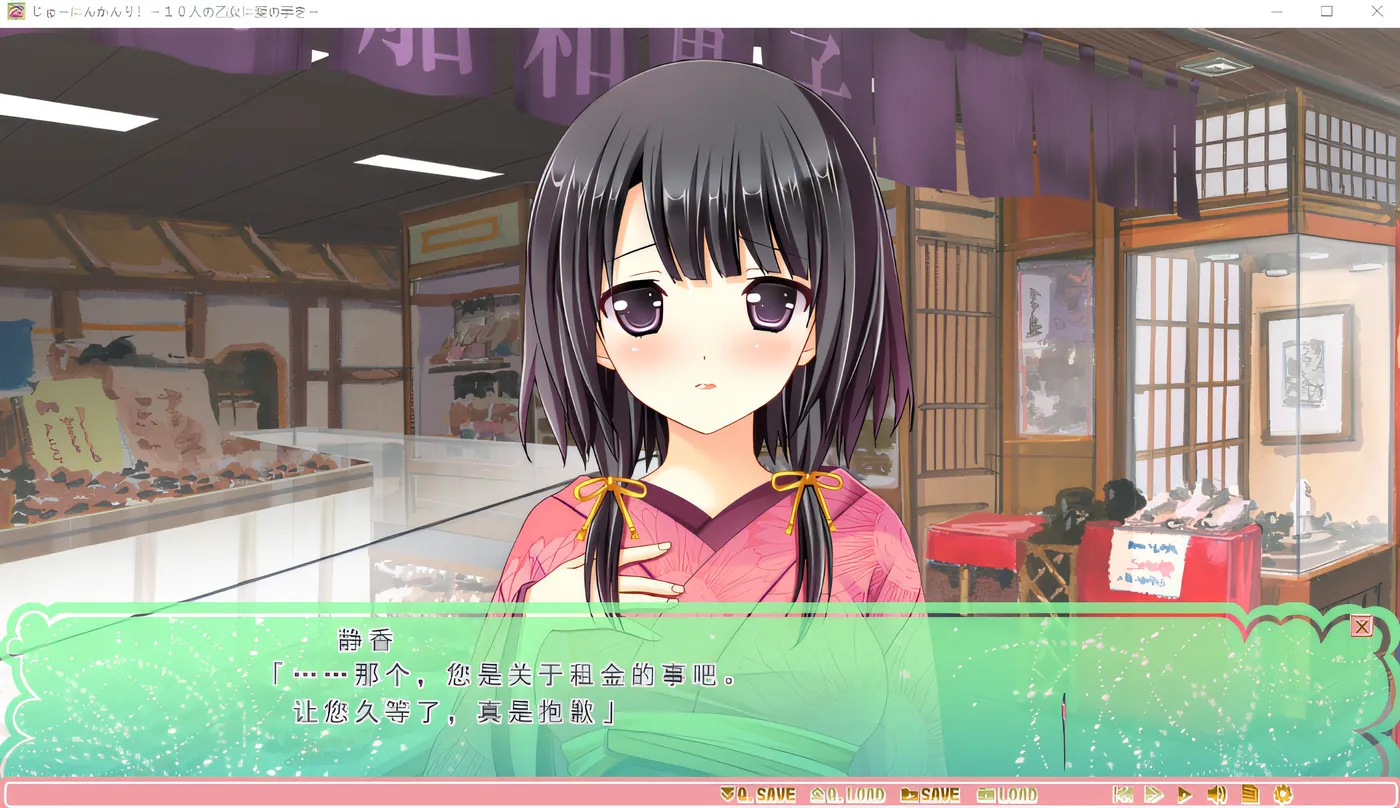The image size is (1400, 808).
Task: Replay the voice line with the speaker icon
Action: tap(1216, 795)
